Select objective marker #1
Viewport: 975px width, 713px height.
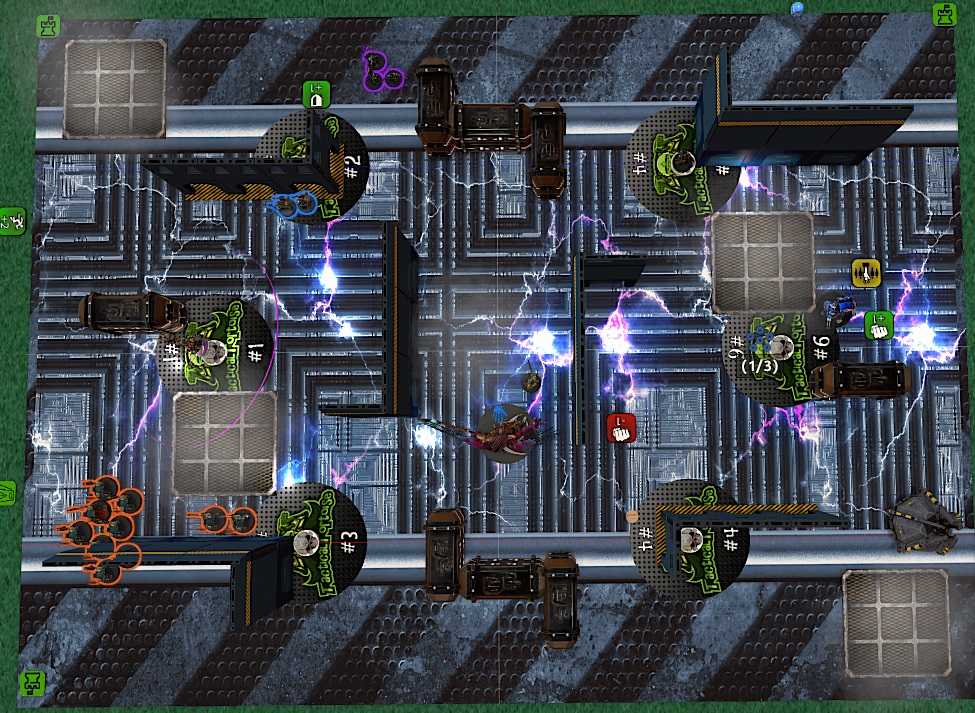217,349
